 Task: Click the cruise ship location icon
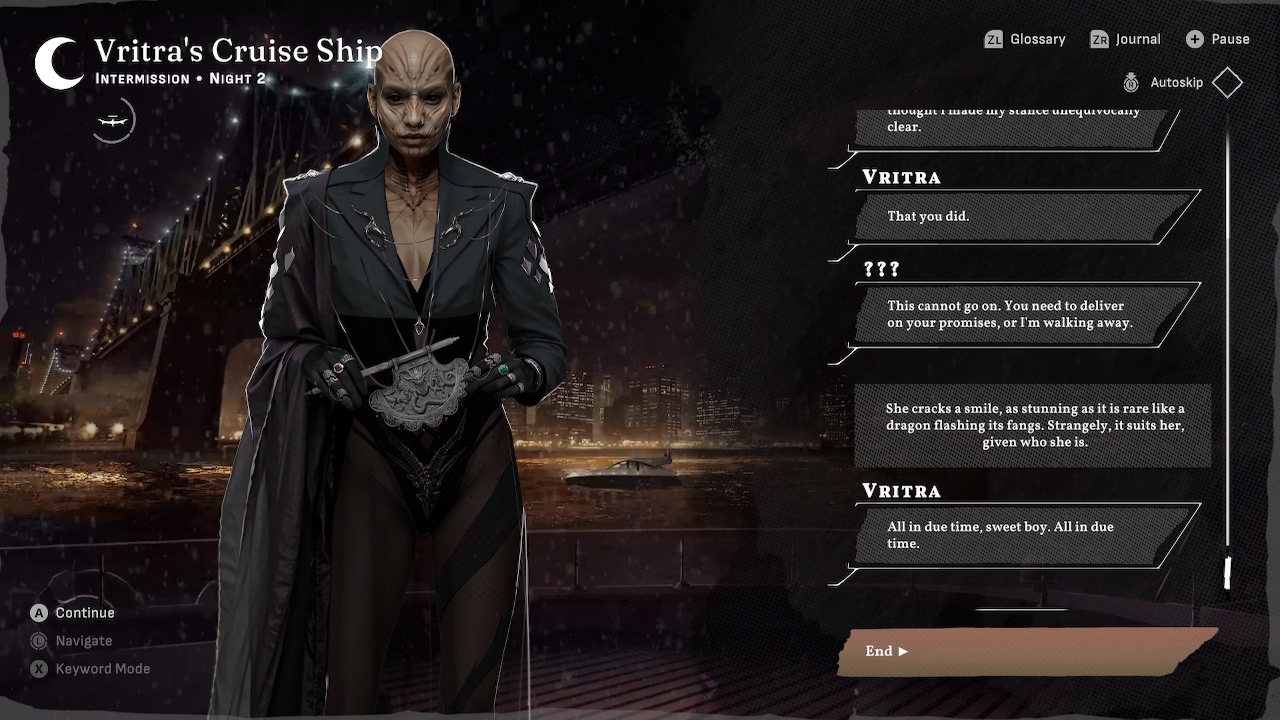(x=113, y=121)
